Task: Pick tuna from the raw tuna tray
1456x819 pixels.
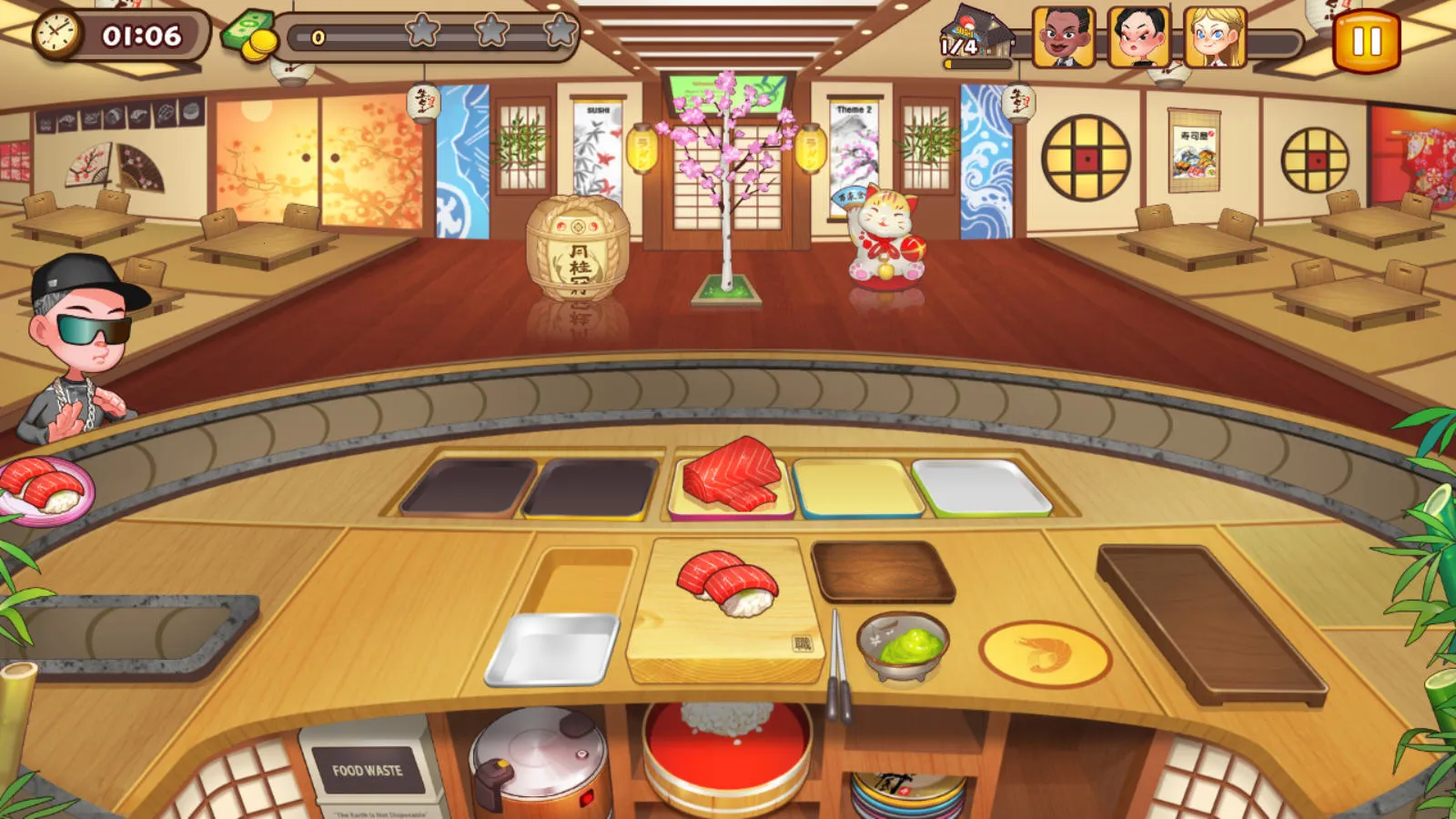Action: click(x=731, y=476)
